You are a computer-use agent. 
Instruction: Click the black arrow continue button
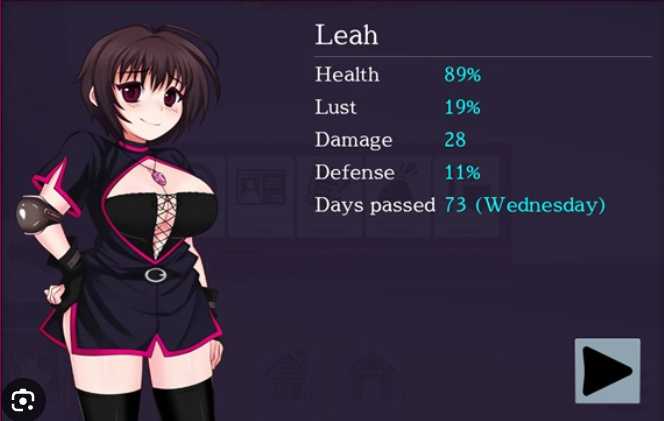[x=607, y=371]
